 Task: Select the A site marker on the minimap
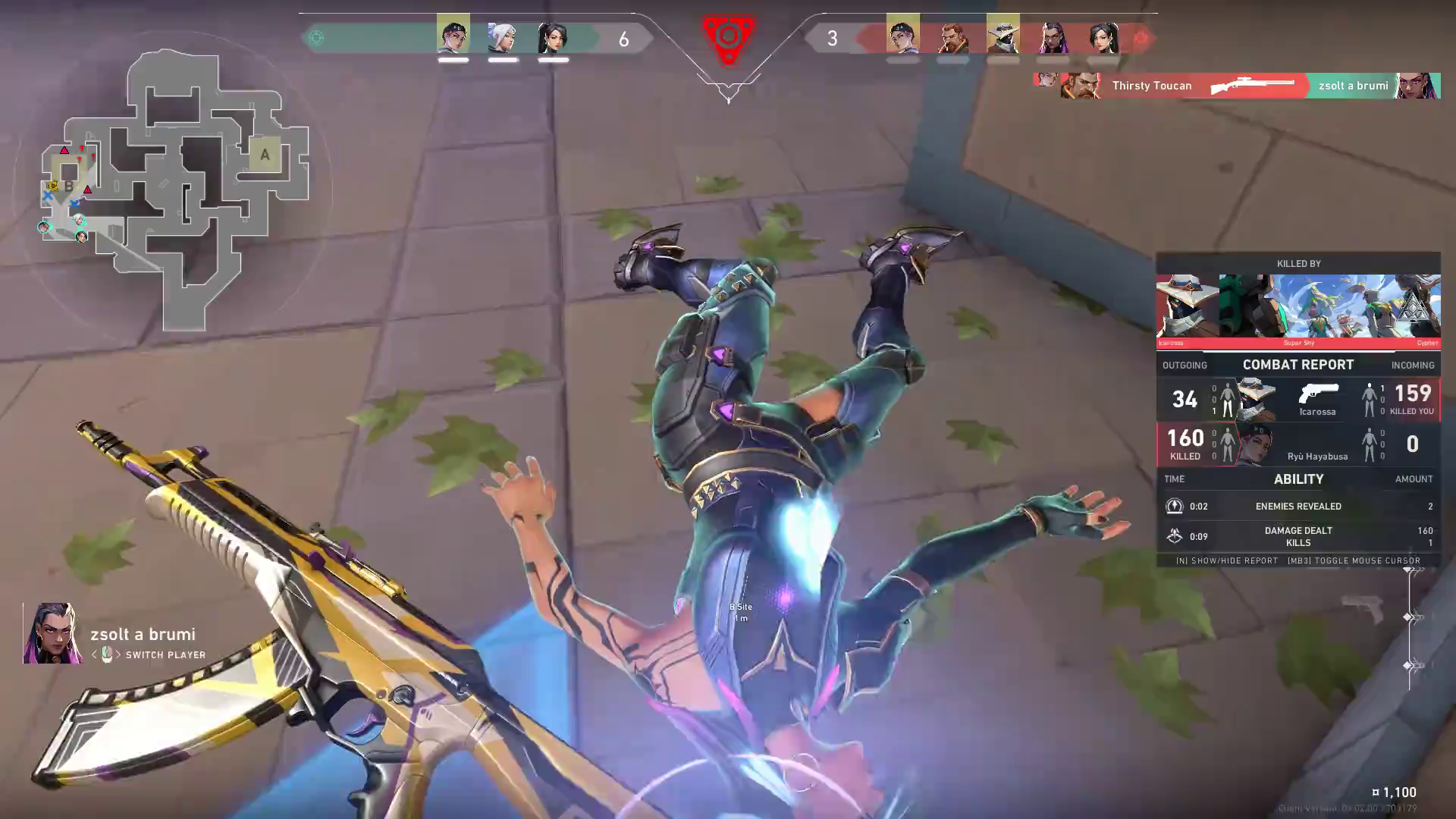pos(265,155)
